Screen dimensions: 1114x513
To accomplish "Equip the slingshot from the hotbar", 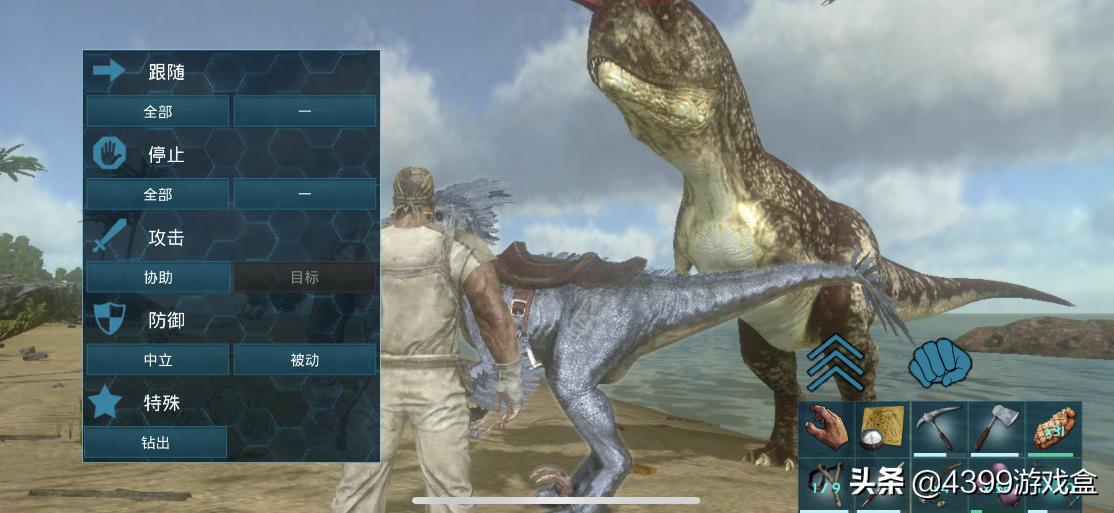I will tap(824, 483).
